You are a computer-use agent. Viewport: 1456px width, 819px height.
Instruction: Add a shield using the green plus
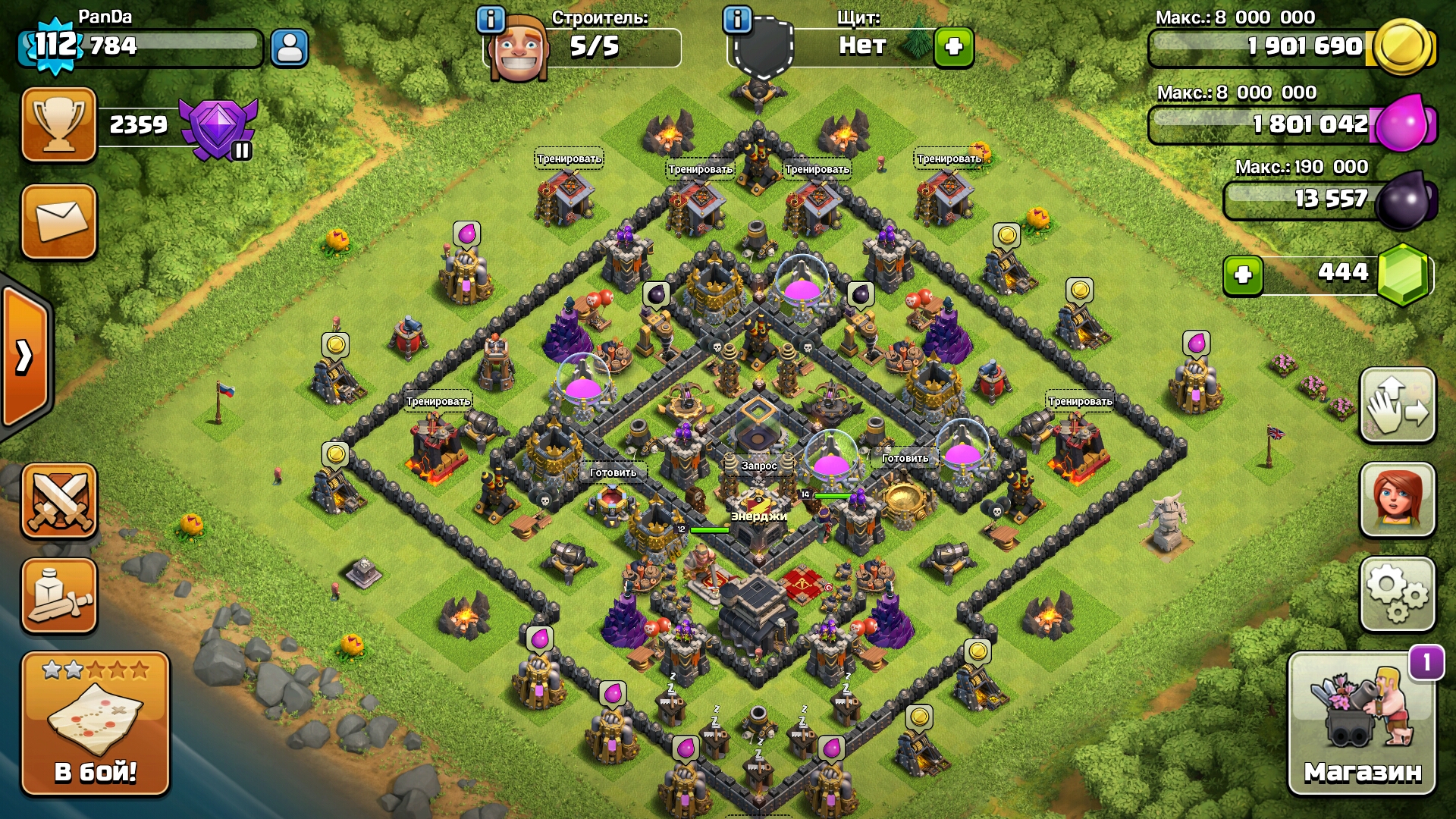(953, 47)
